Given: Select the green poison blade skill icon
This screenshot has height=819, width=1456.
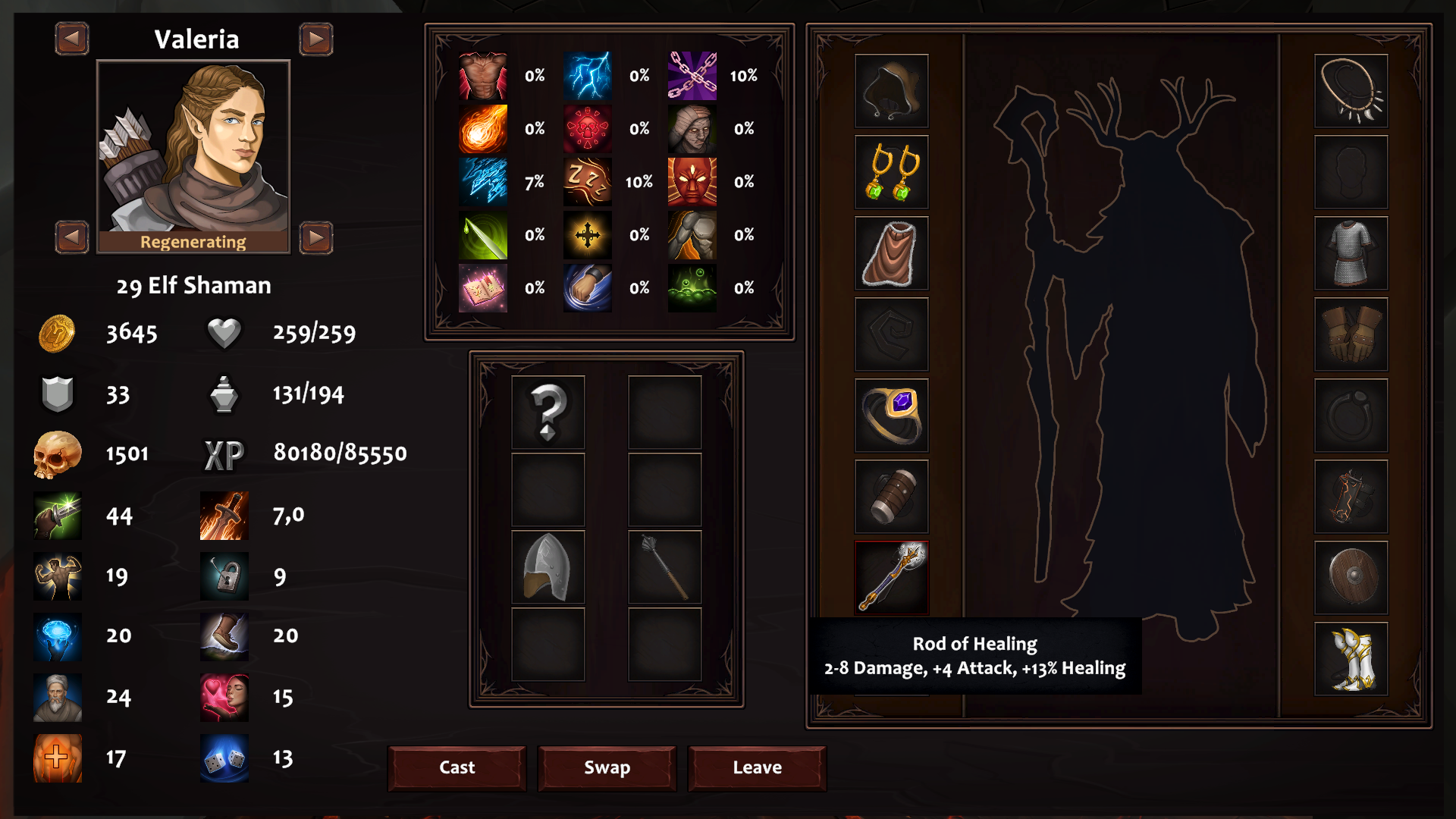Looking at the screenshot, I should [x=482, y=234].
